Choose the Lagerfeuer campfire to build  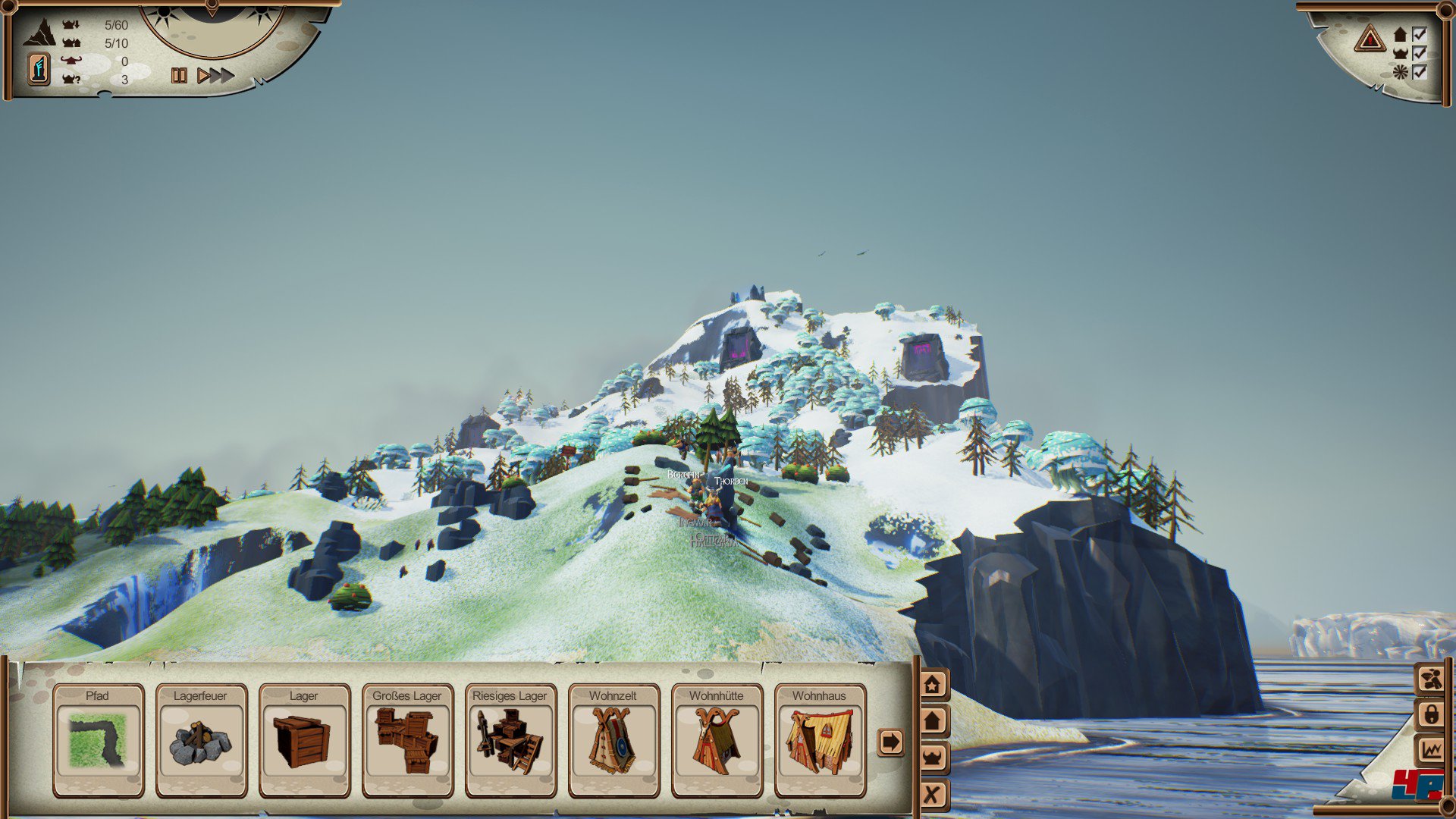coord(201,740)
